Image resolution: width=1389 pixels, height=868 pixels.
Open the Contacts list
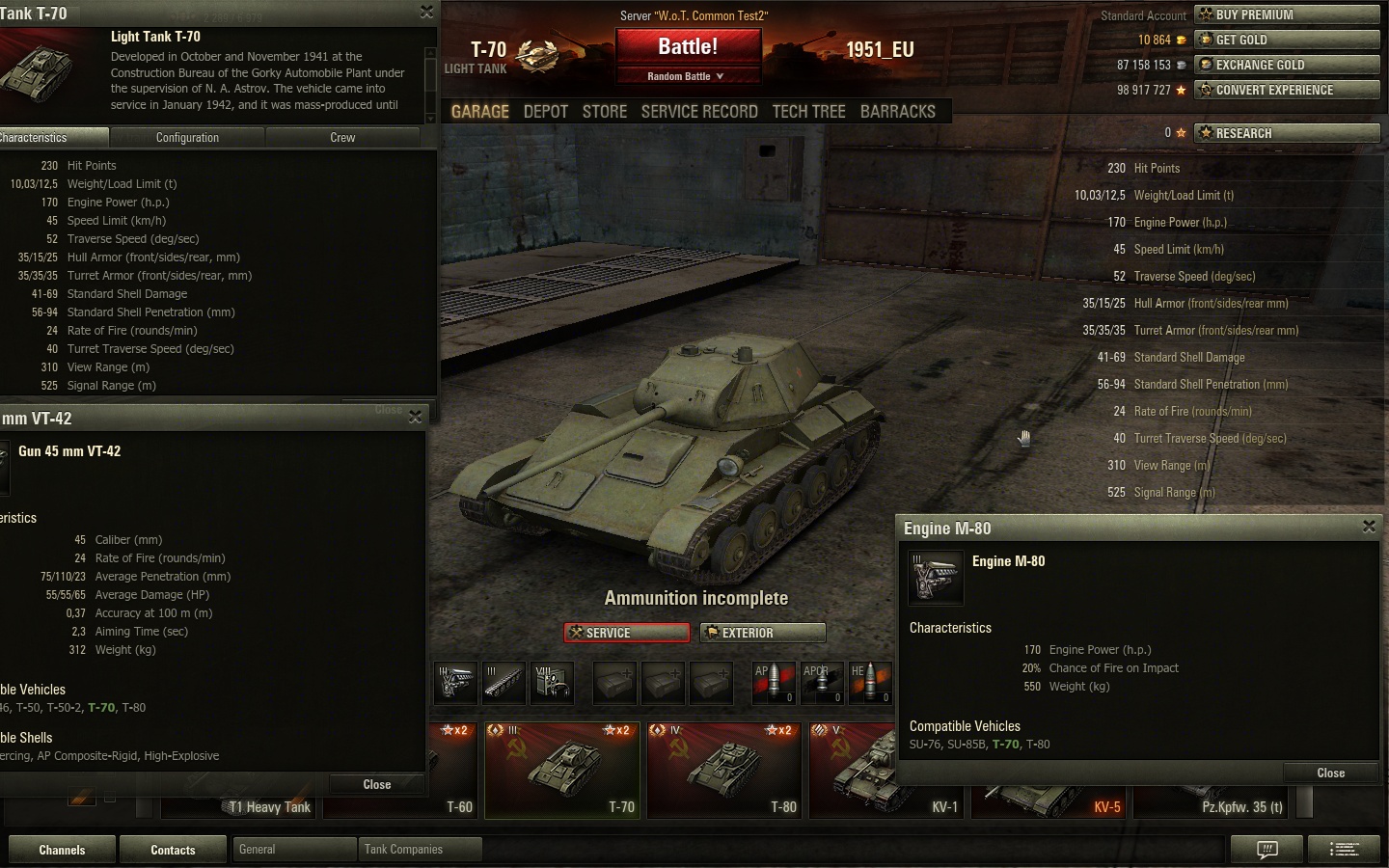tap(173, 850)
